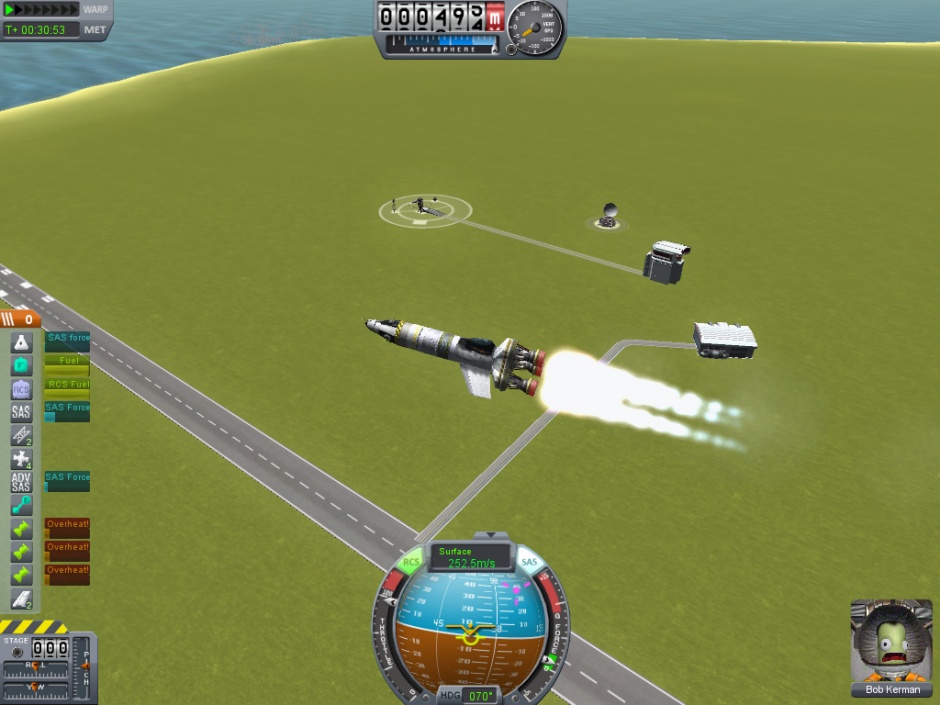Select the SAS module staging icon

21,412
